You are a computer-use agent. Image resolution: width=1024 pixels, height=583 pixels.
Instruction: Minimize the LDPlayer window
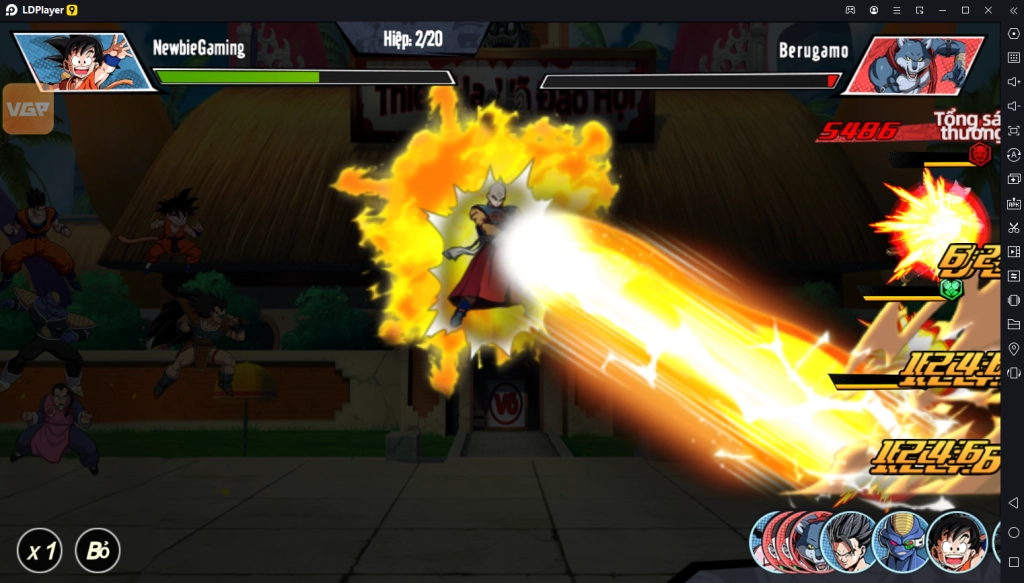point(942,9)
